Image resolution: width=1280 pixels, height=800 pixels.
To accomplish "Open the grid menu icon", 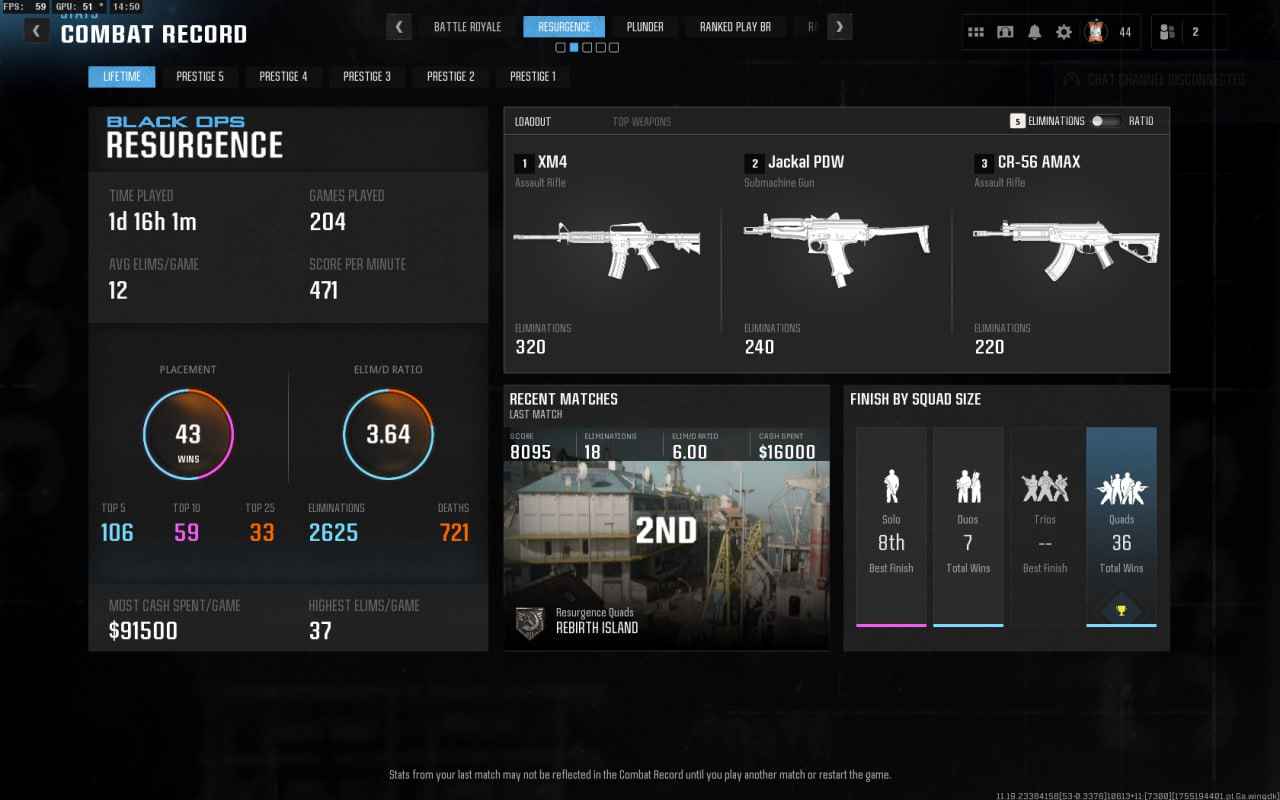I will [x=976, y=32].
